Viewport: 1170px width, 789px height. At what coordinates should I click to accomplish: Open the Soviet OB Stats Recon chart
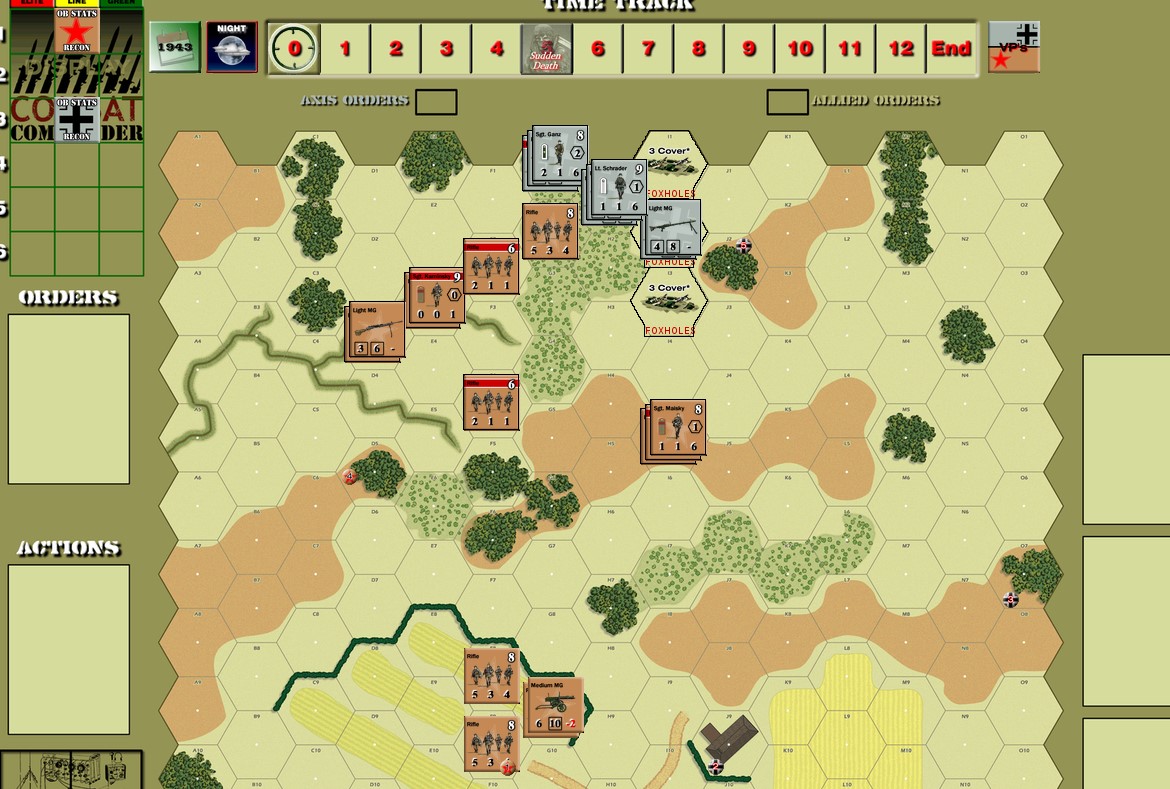click(x=77, y=33)
